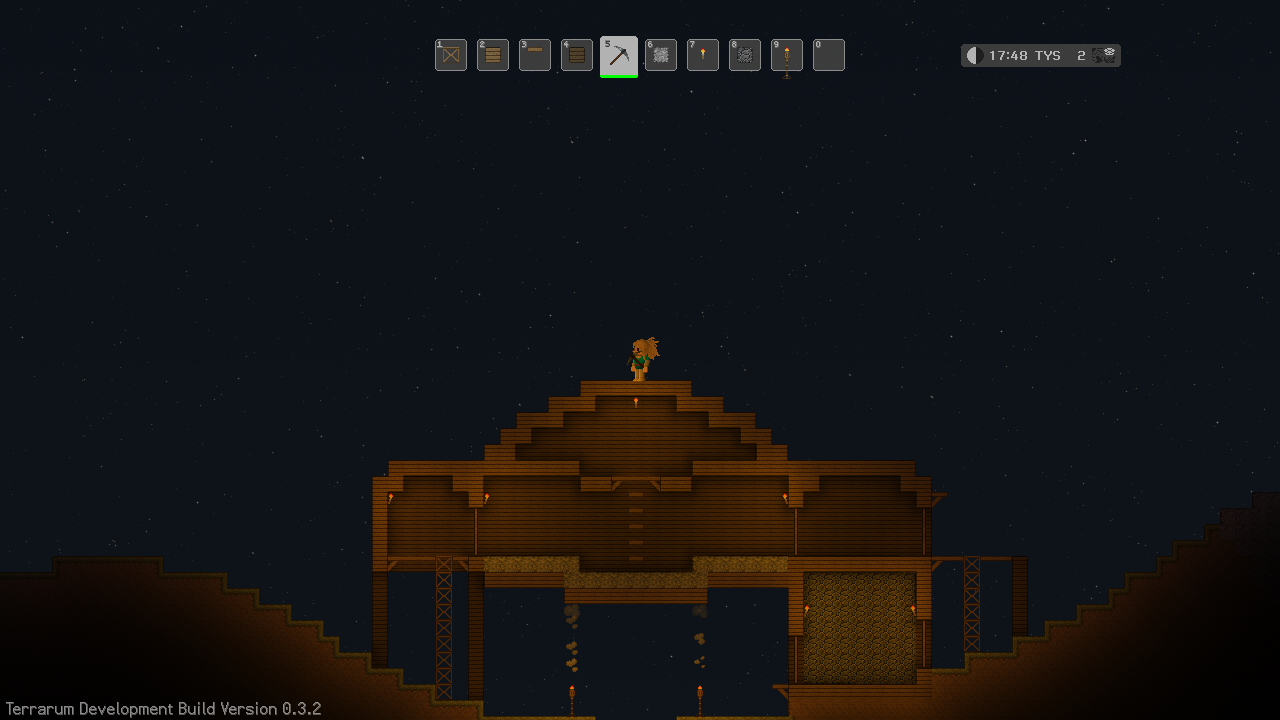Select the empty hotbar slot 0

click(x=829, y=55)
